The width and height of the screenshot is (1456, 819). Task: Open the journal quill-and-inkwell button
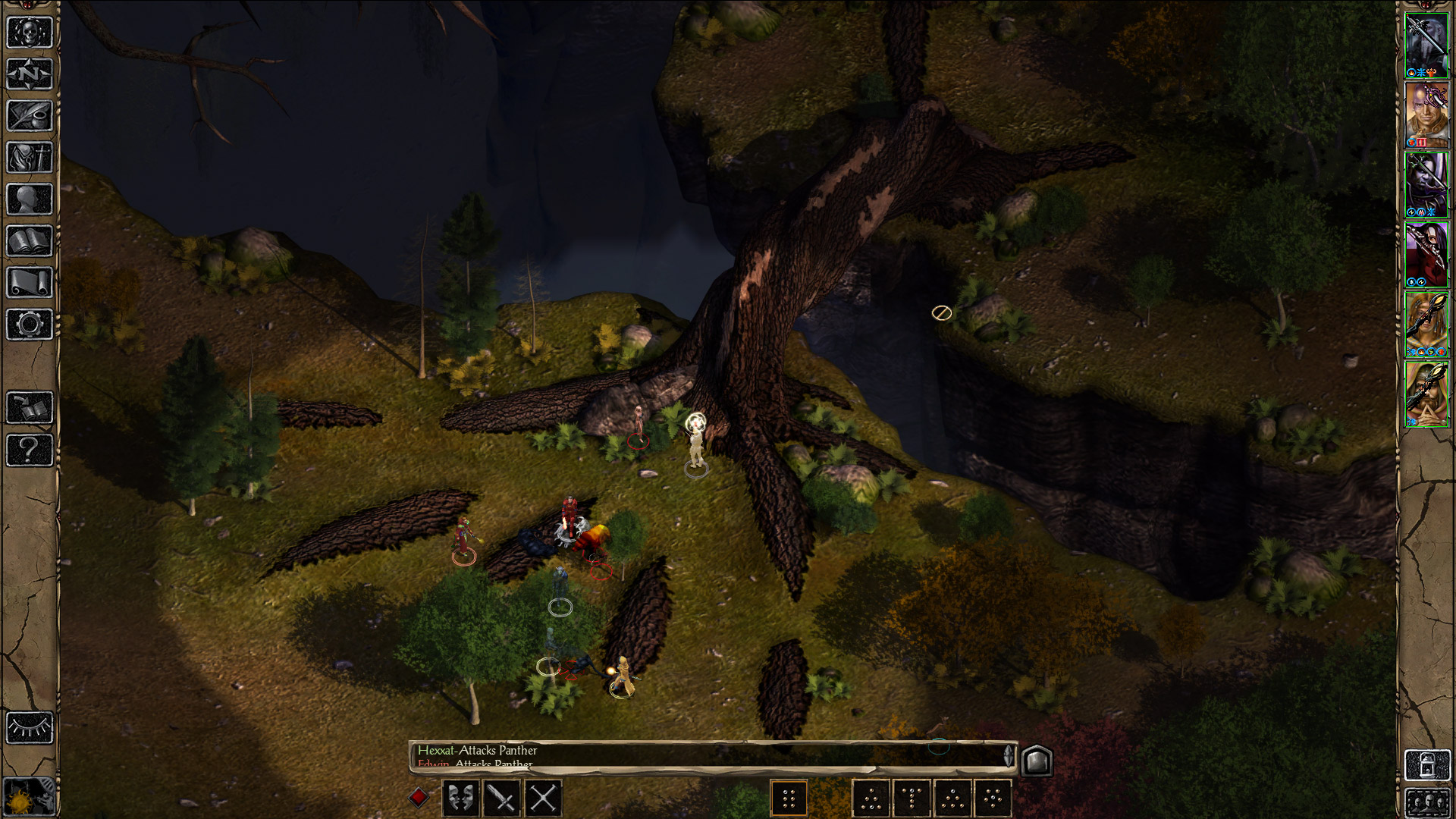pos(30,116)
